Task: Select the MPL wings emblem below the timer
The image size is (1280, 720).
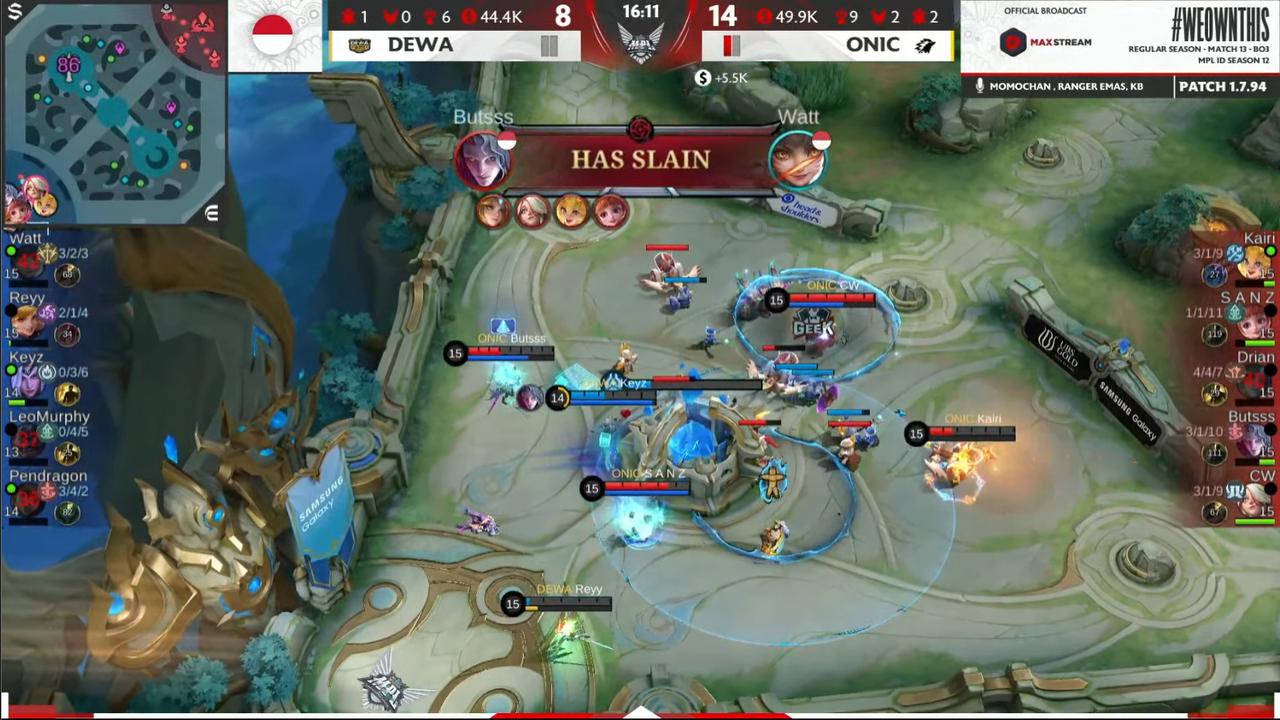Action: click(x=641, y=44)
